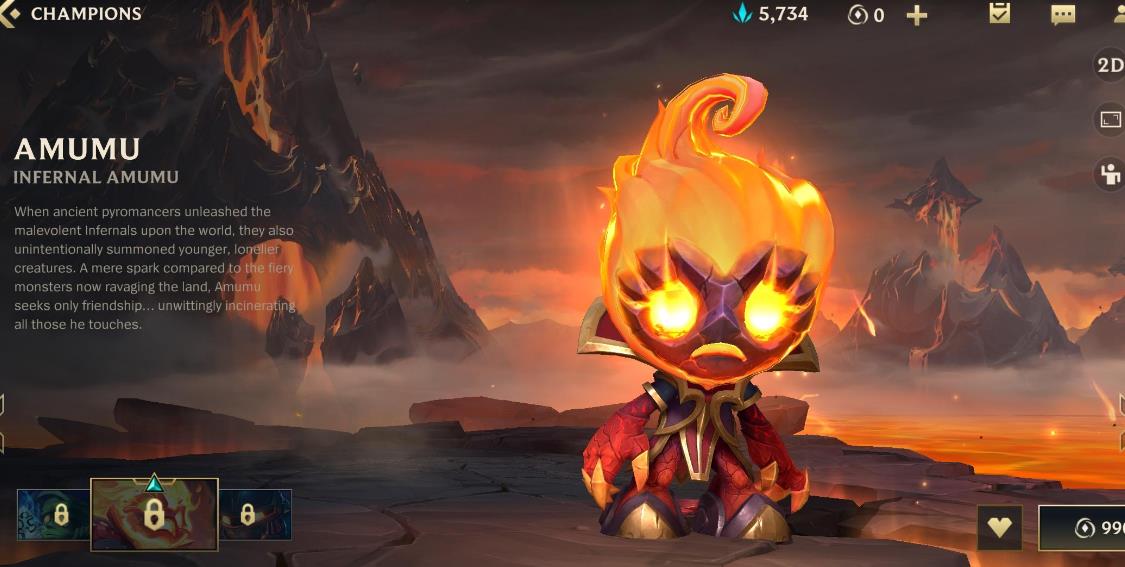Screen dimensions: 1125x567
Task: Select the blue-green locked skin thumbnail
Action: pos(54,514)
